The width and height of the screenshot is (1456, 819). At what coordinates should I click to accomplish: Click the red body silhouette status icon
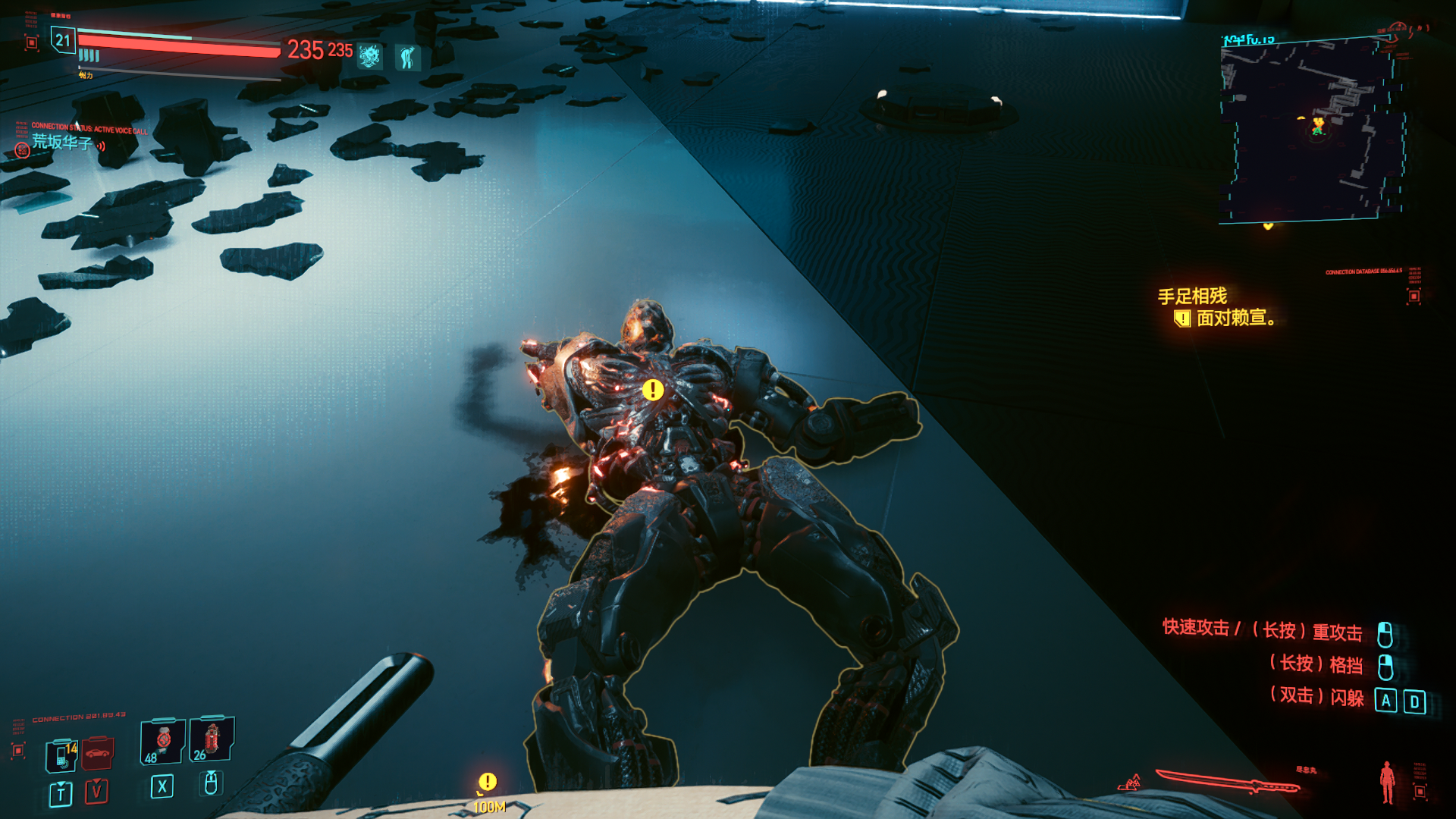1387,781
